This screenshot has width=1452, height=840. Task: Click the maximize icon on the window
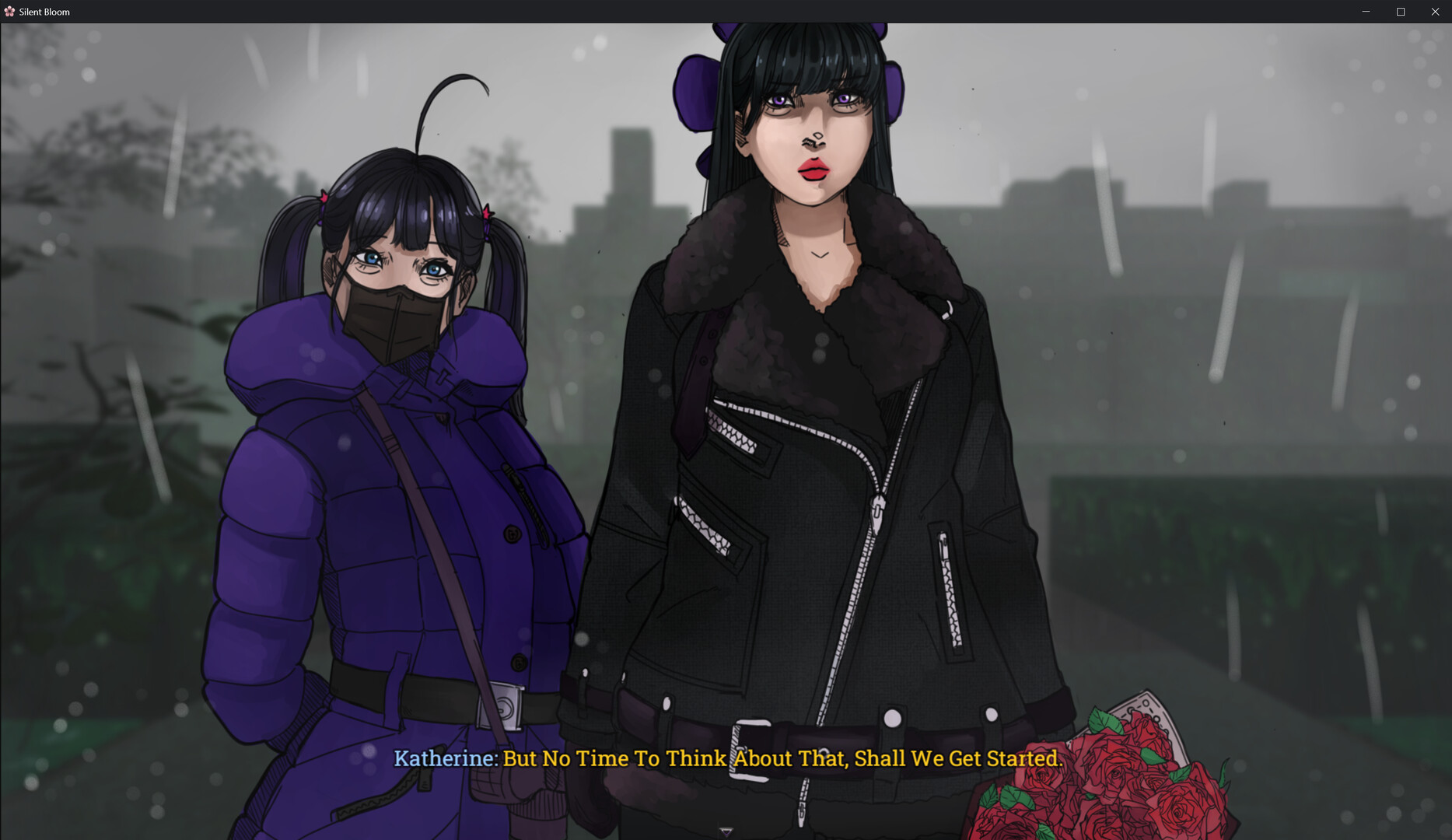point(1400,12)
